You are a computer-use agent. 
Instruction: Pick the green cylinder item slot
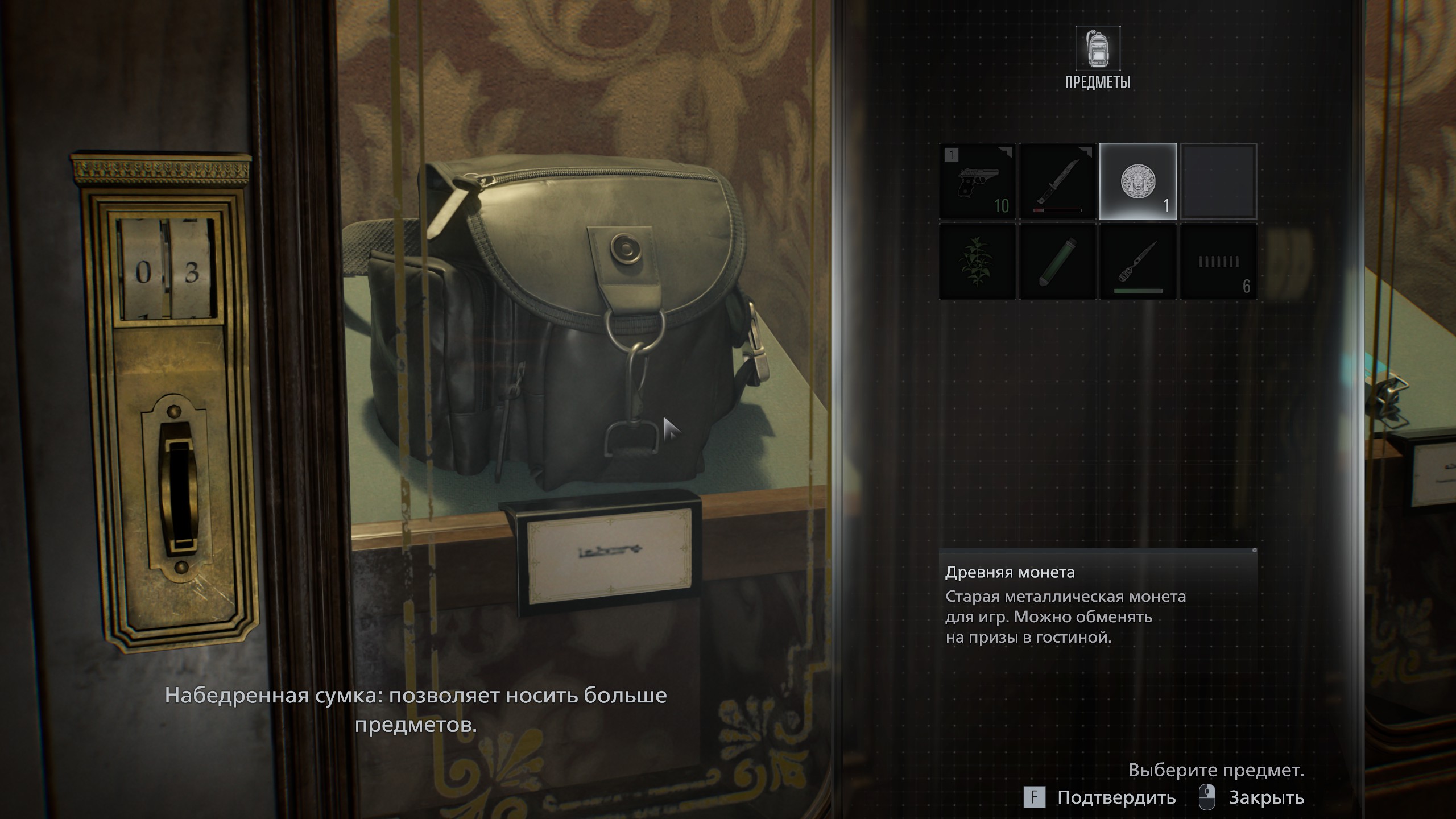coord(1057,262)
